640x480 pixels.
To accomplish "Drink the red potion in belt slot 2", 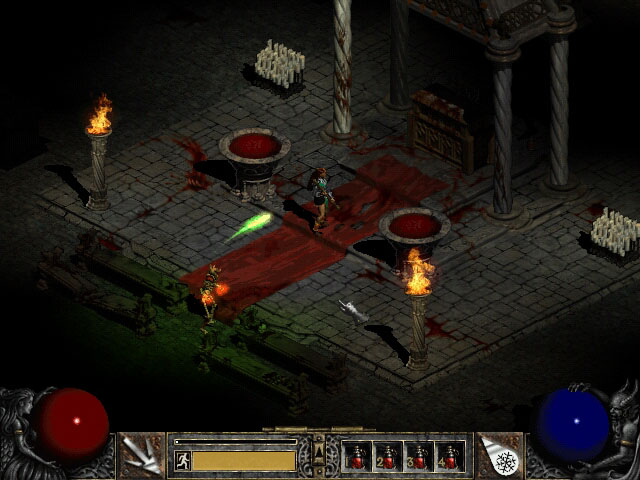I will coord(388,457).
